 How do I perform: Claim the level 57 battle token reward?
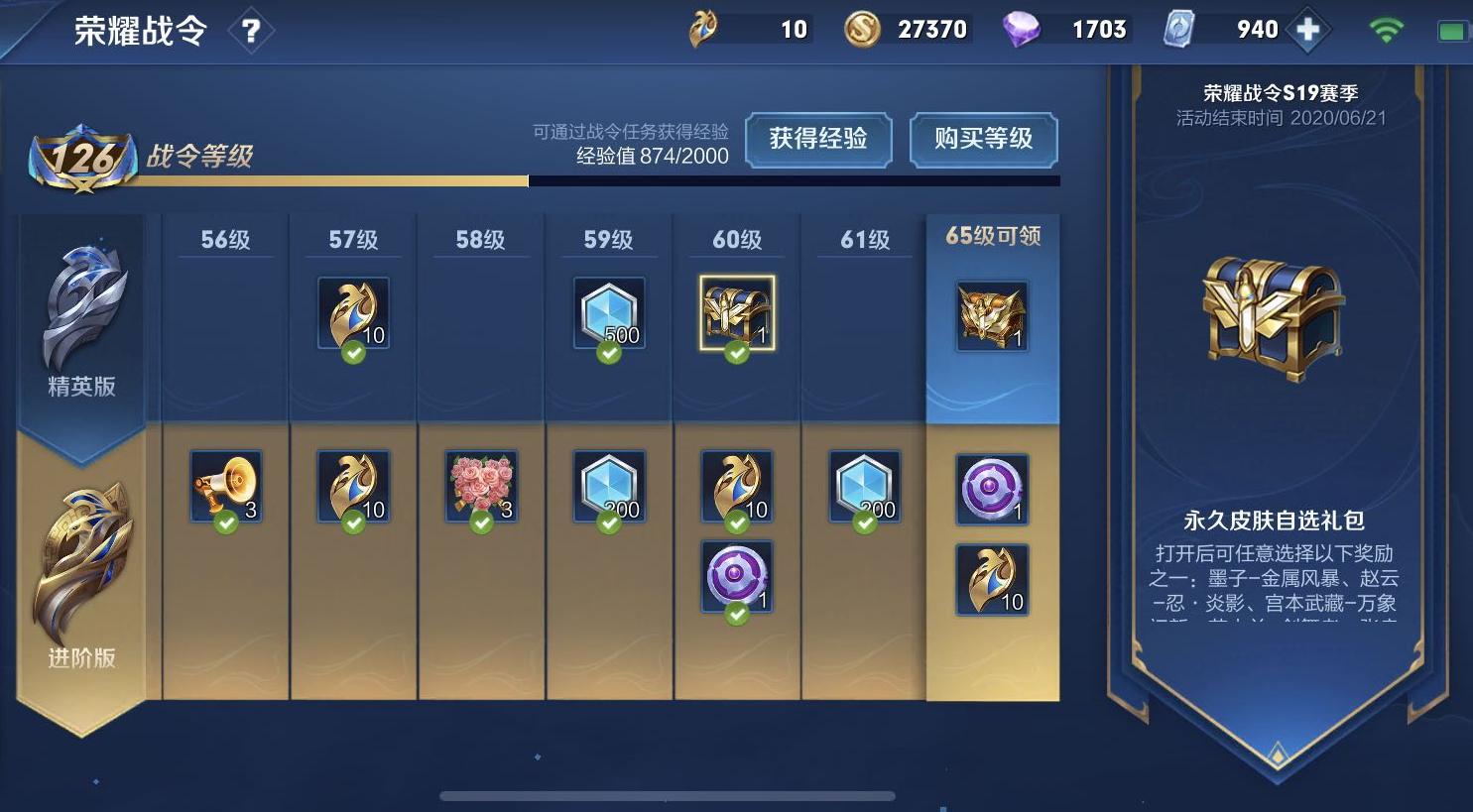click(x=353, y=313)
